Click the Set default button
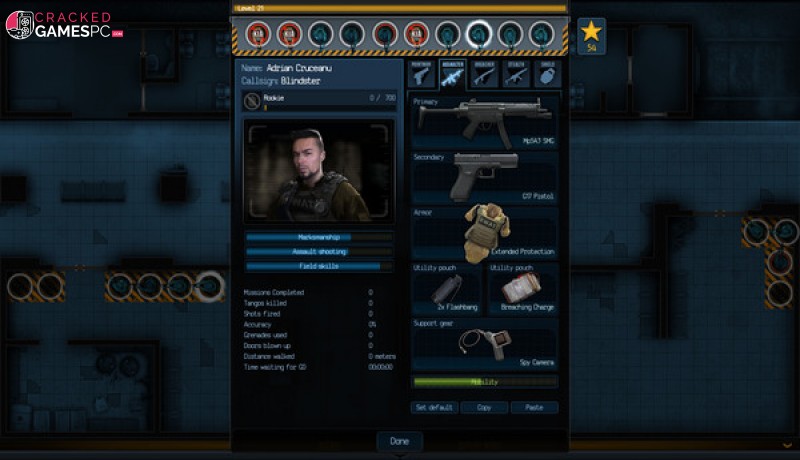The width and height of the screenshot is (800, 460). tap(435, 408)
